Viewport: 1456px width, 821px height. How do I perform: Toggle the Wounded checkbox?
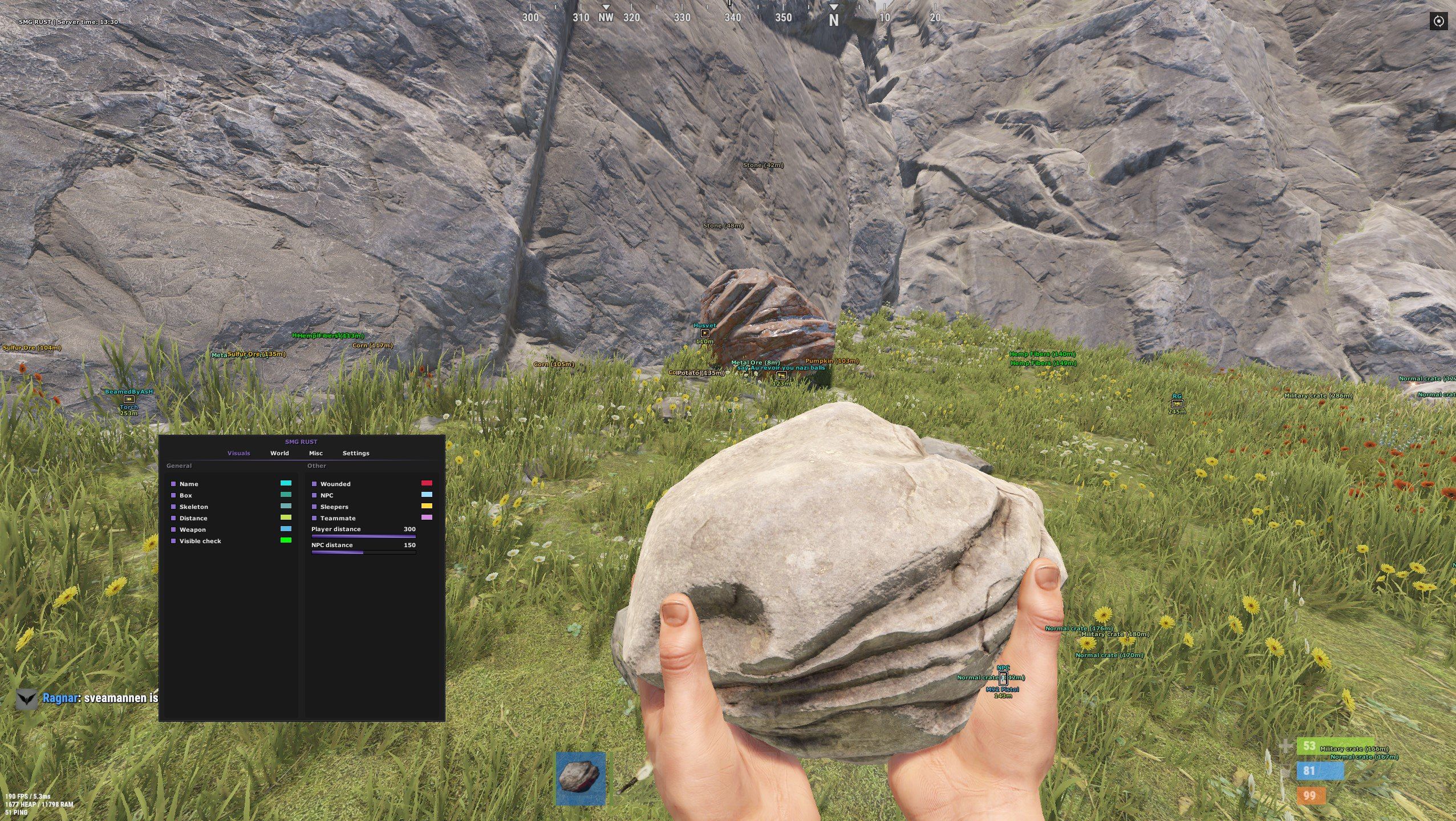coord(314,484)
